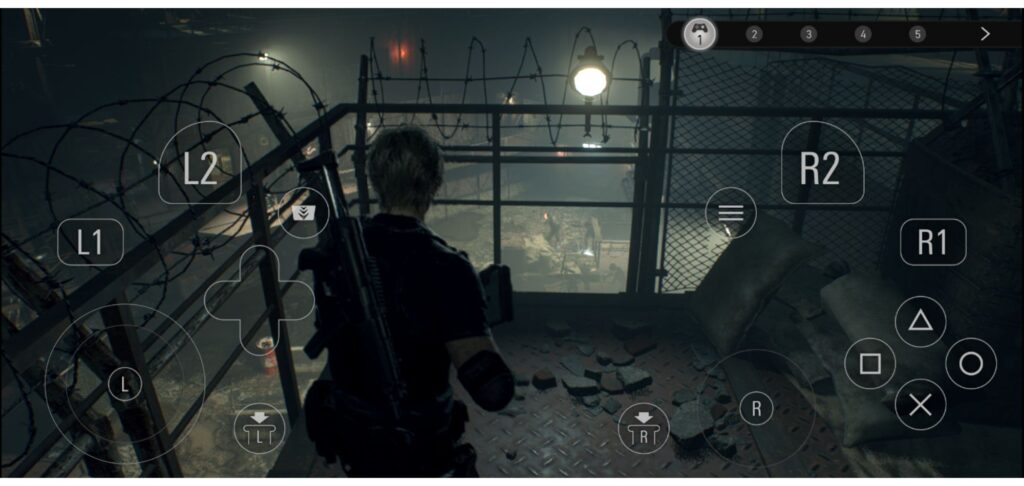
Task: Tap the R1 shoulder touch button
Action: (932, 242)
